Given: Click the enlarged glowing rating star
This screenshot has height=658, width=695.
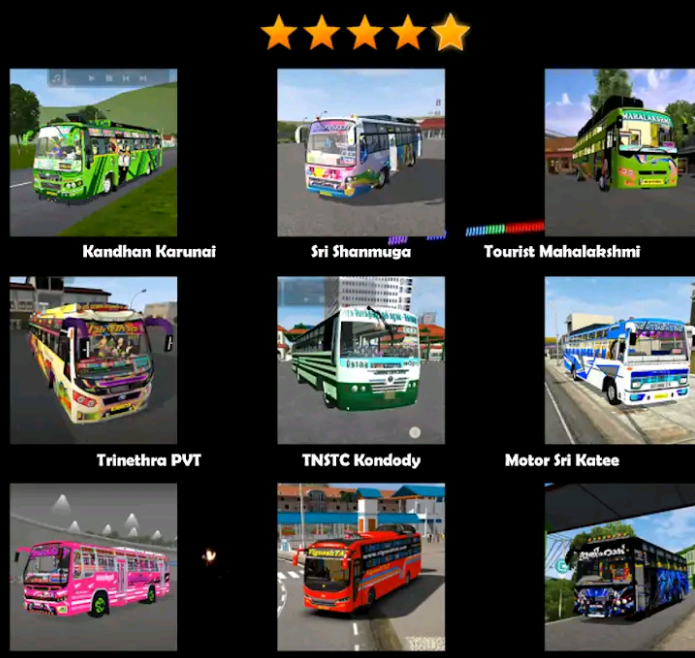Looking at the screenshot, I should point(451,32).
